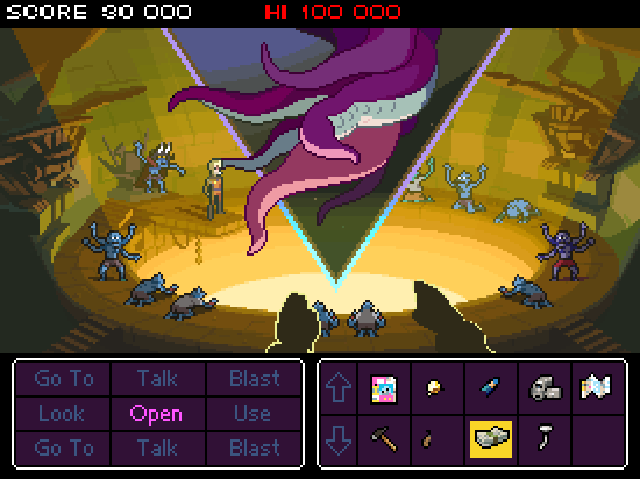
Task: Select the Look verb
Action: click(63, 413)
